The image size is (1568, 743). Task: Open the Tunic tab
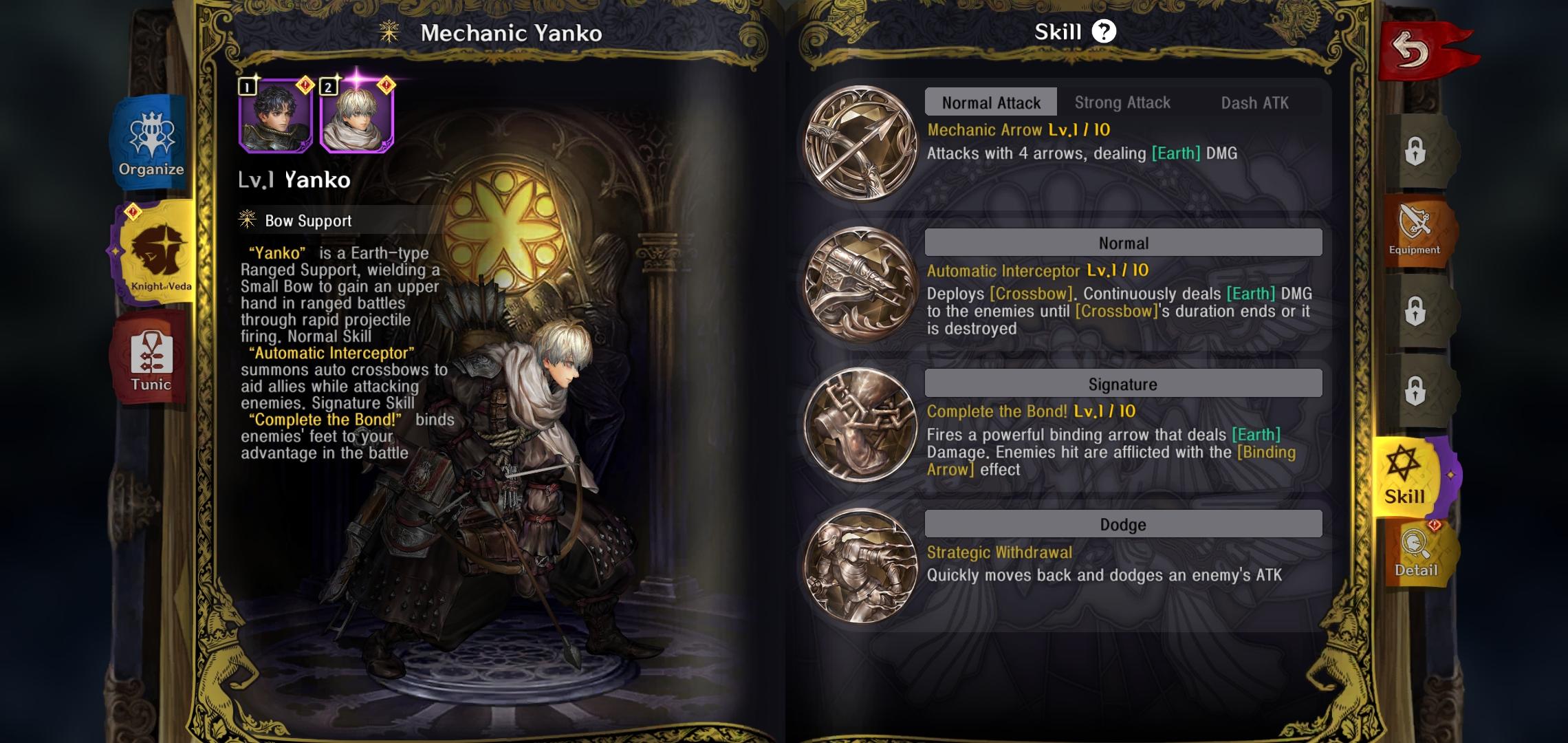pyautogui.click(x=151, y=359)
